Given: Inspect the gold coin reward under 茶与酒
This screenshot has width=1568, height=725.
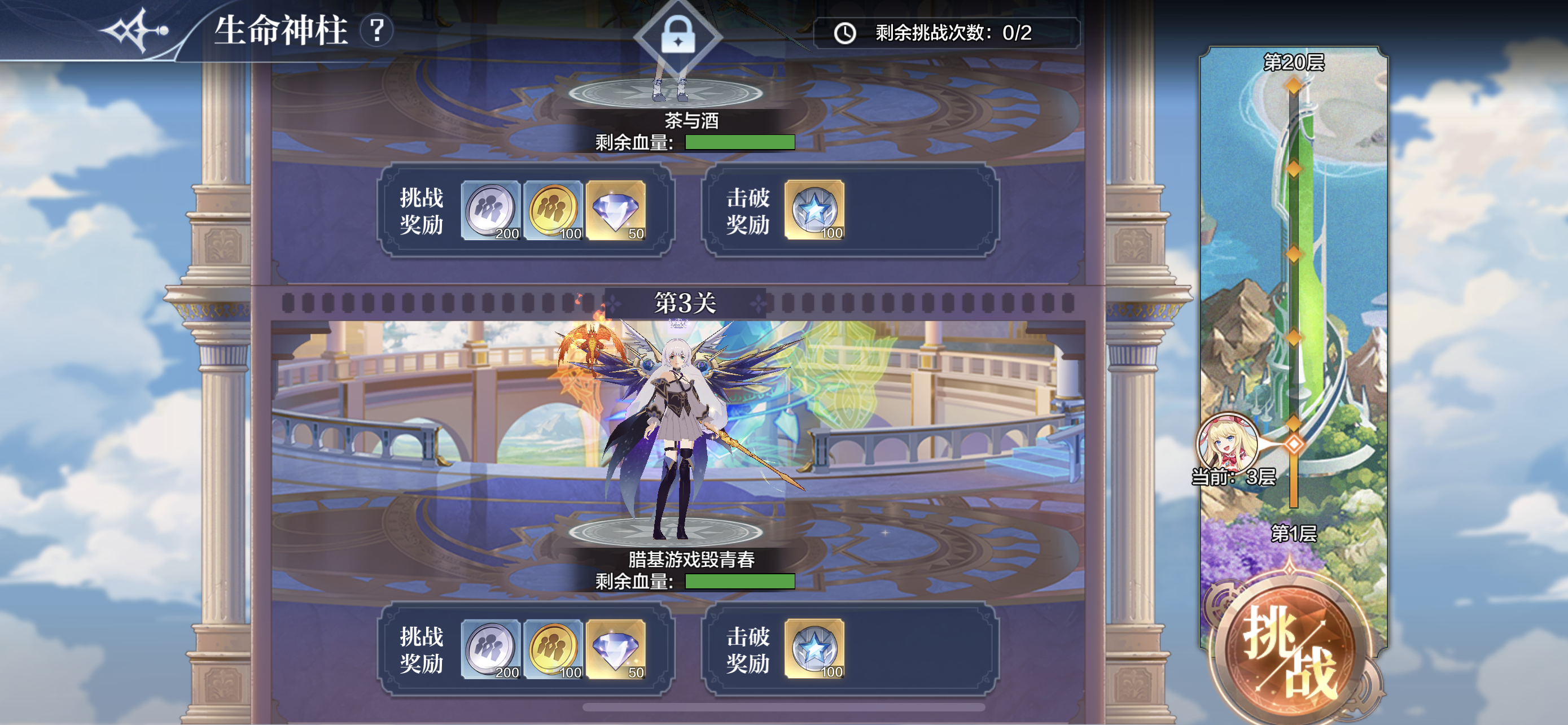Looking at the screenshot, I should (553, 210).
